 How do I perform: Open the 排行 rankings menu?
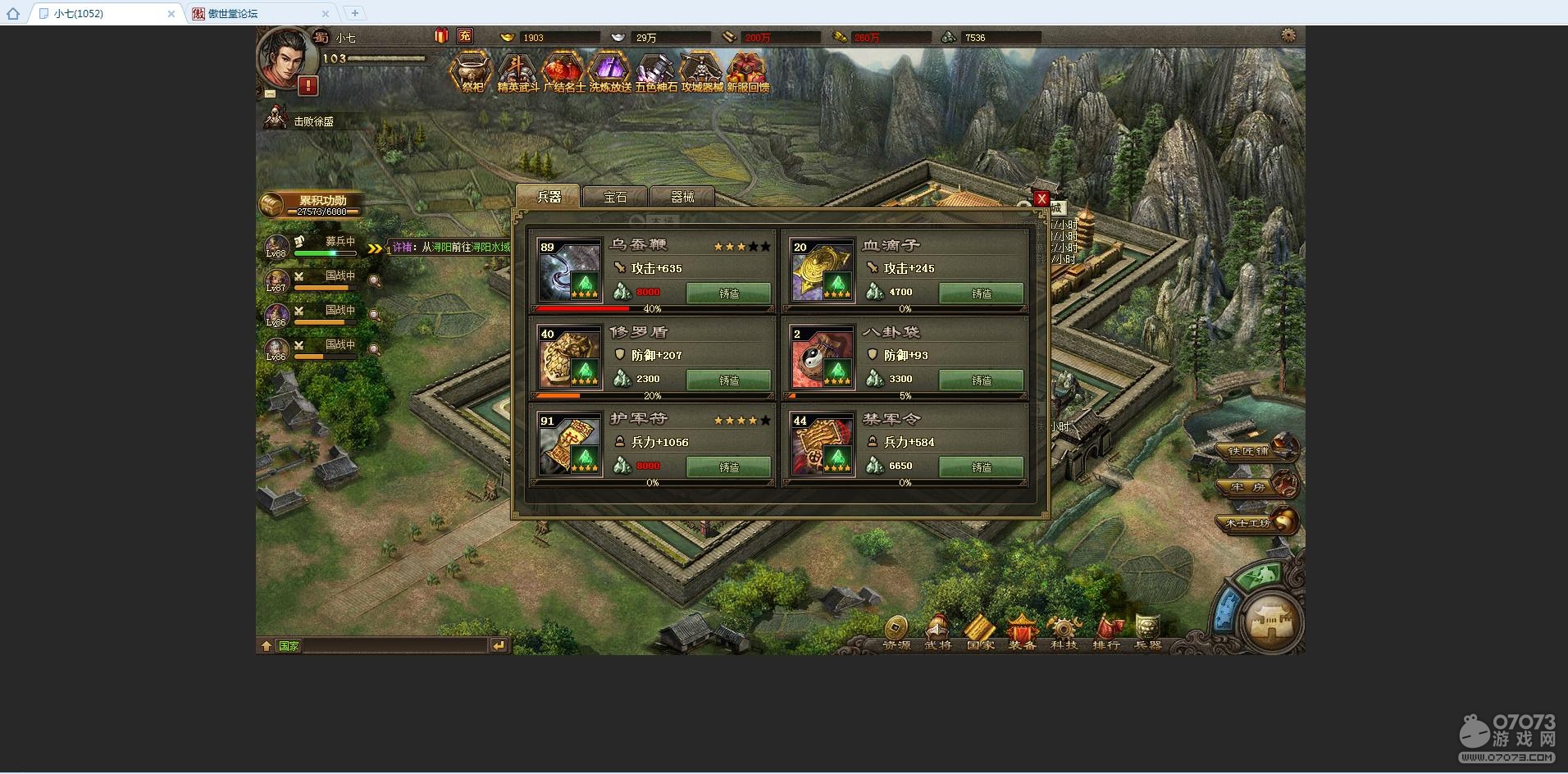click(1106, 632)
